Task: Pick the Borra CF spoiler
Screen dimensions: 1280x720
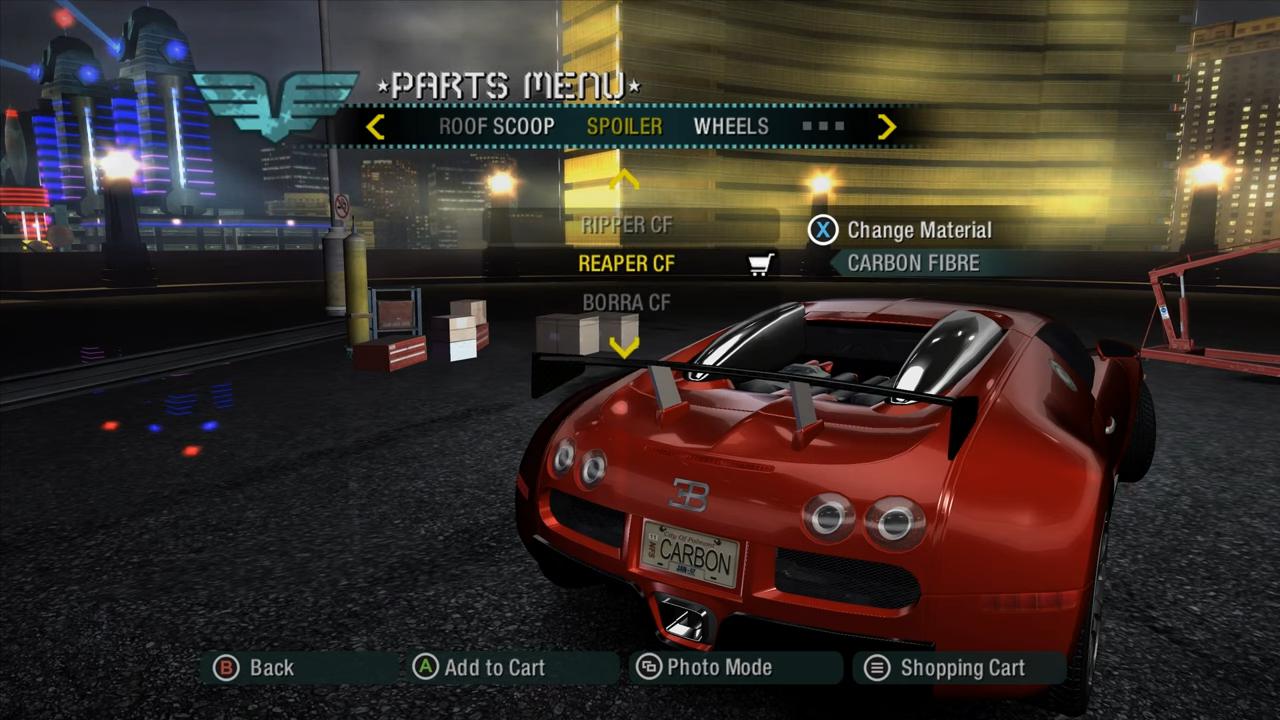Action: (627, 302)
